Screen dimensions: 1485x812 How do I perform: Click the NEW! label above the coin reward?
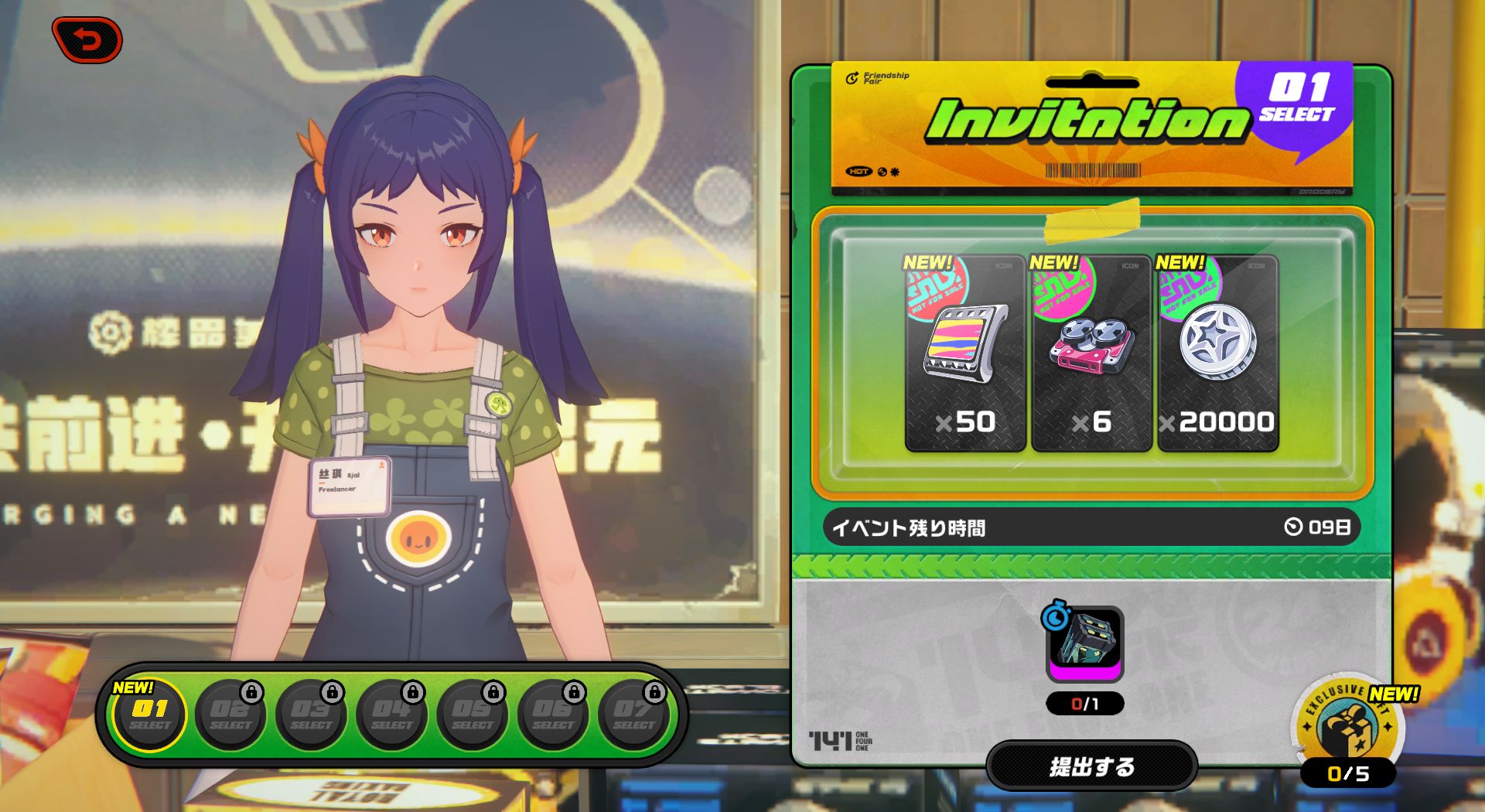(1179, 261)
